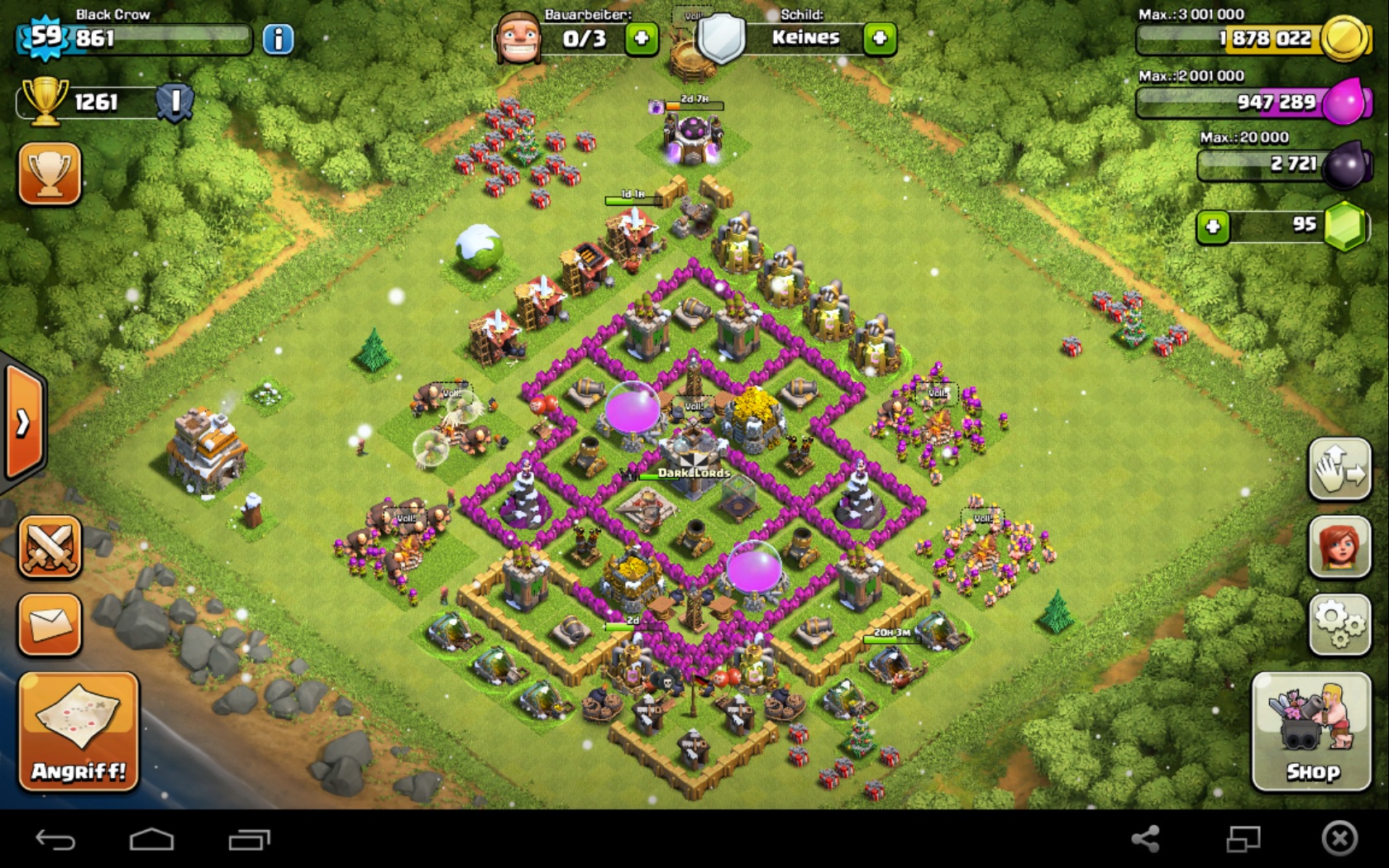Tap the league shield badge beside trophies
The height and width of the screenshot is (868, 1389).
tap(175, 103)
